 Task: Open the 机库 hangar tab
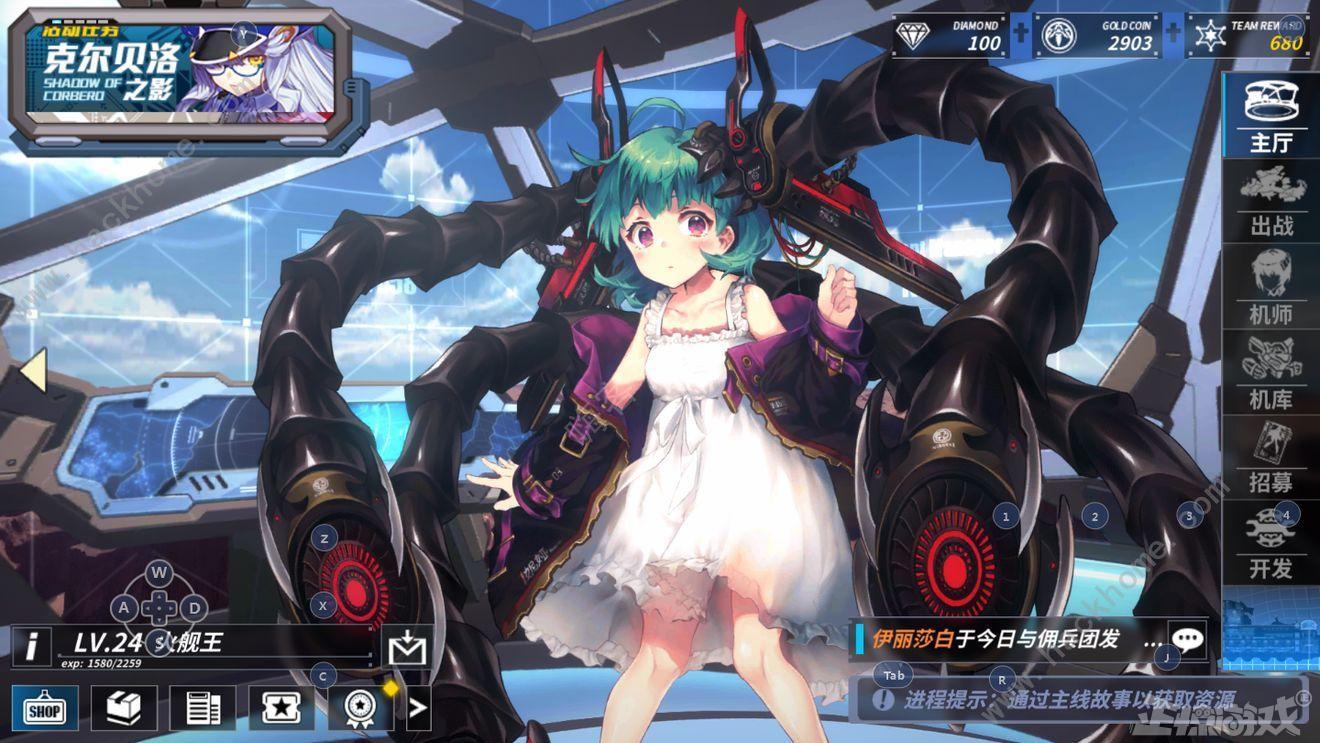tap(1271, 374)
